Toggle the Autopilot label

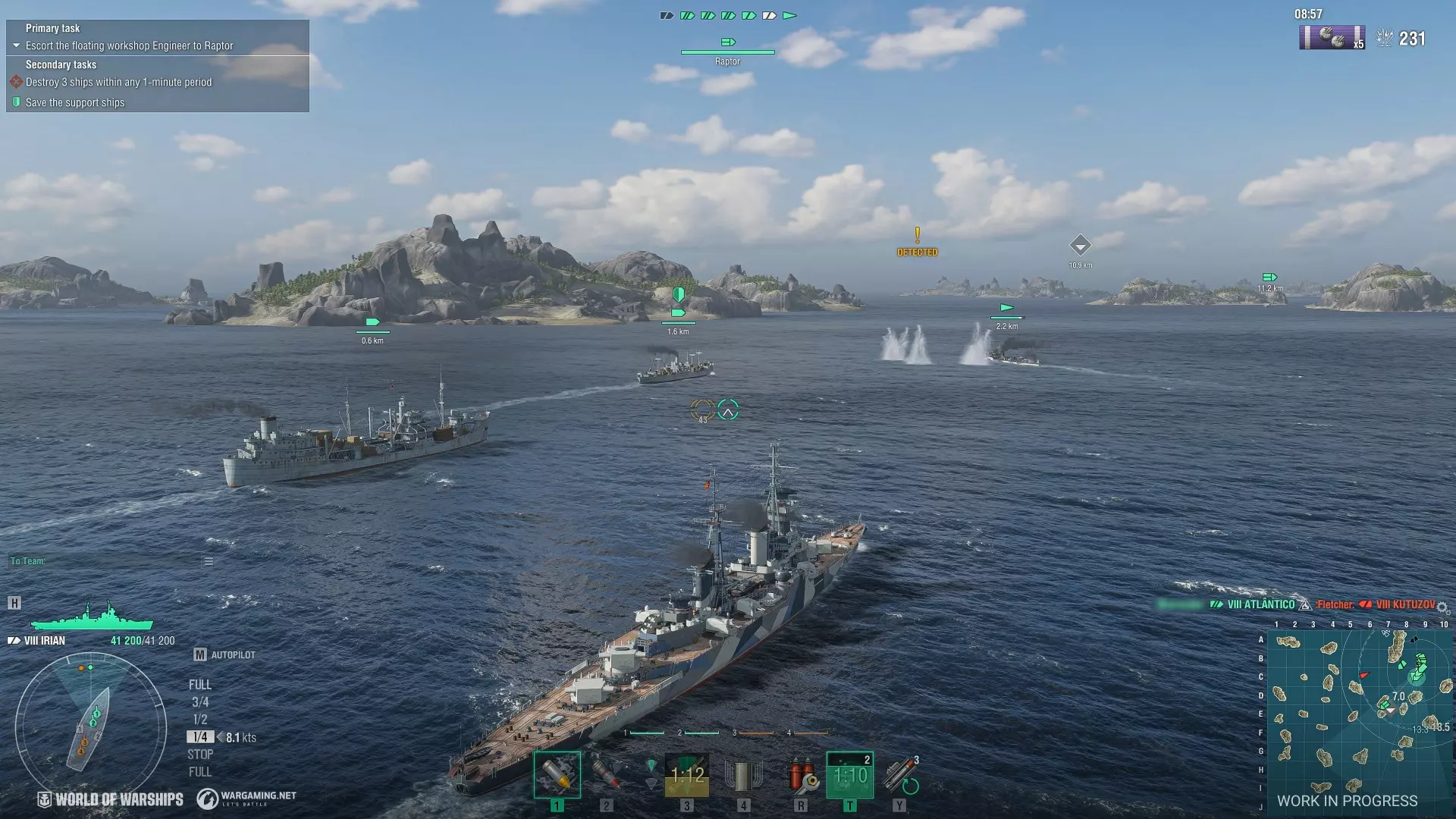[233, 654]
